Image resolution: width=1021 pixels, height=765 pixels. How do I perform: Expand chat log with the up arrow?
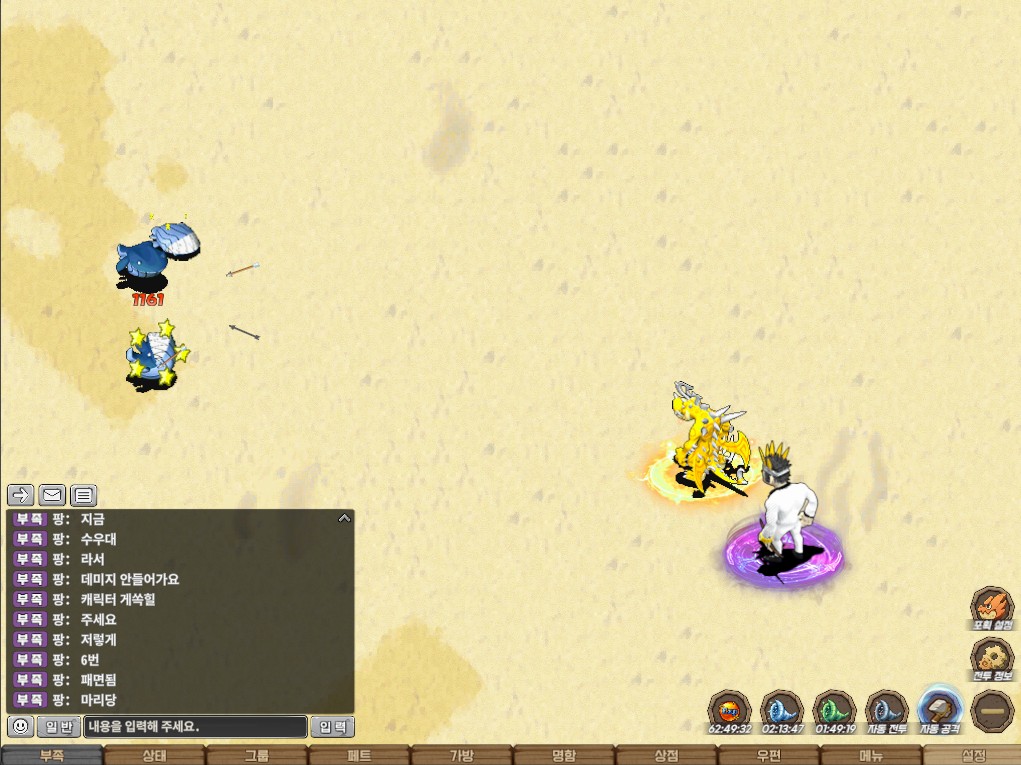point(344,518)
